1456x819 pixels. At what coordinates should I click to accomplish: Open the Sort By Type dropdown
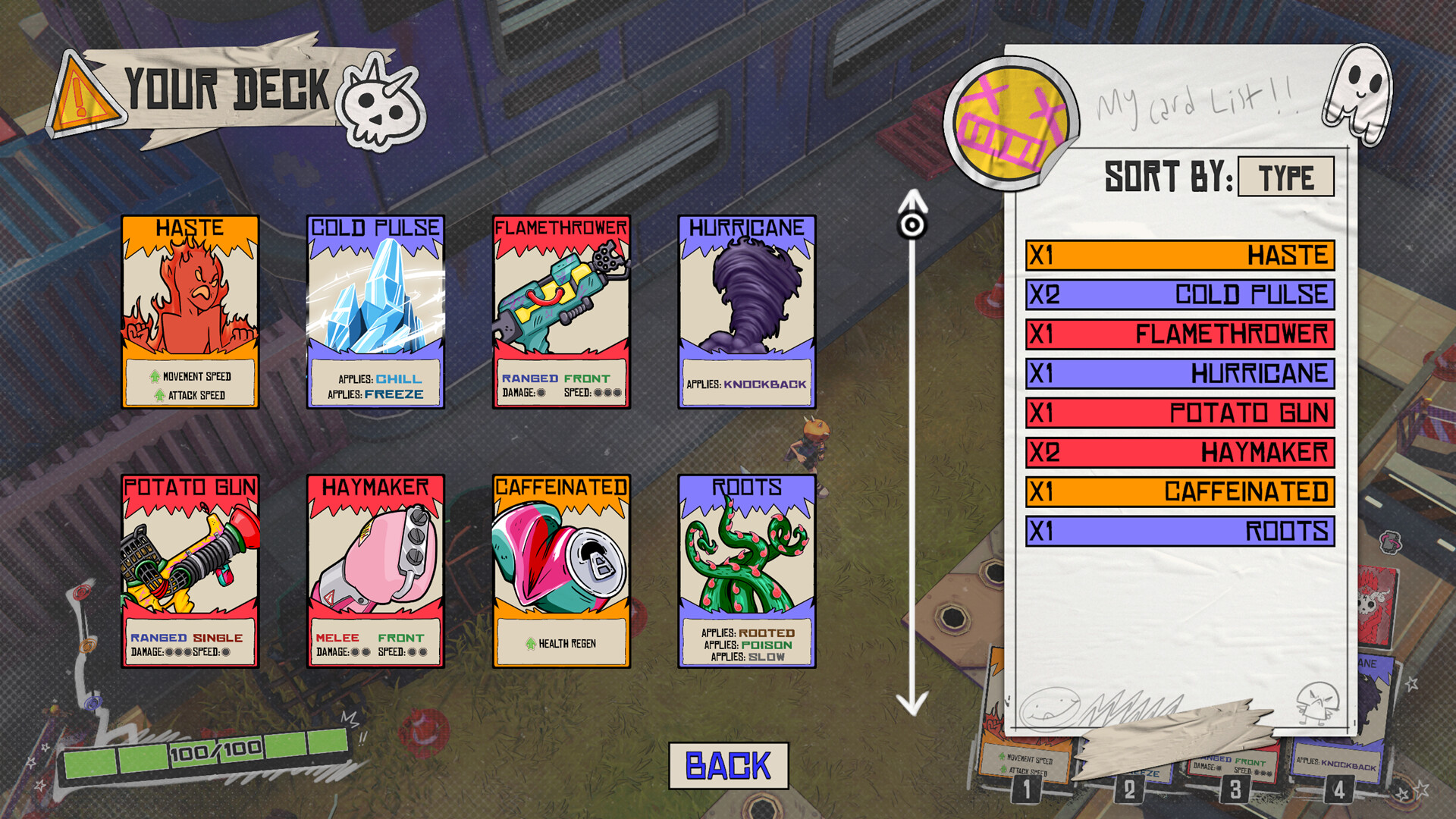click(x=1286, y=176)
